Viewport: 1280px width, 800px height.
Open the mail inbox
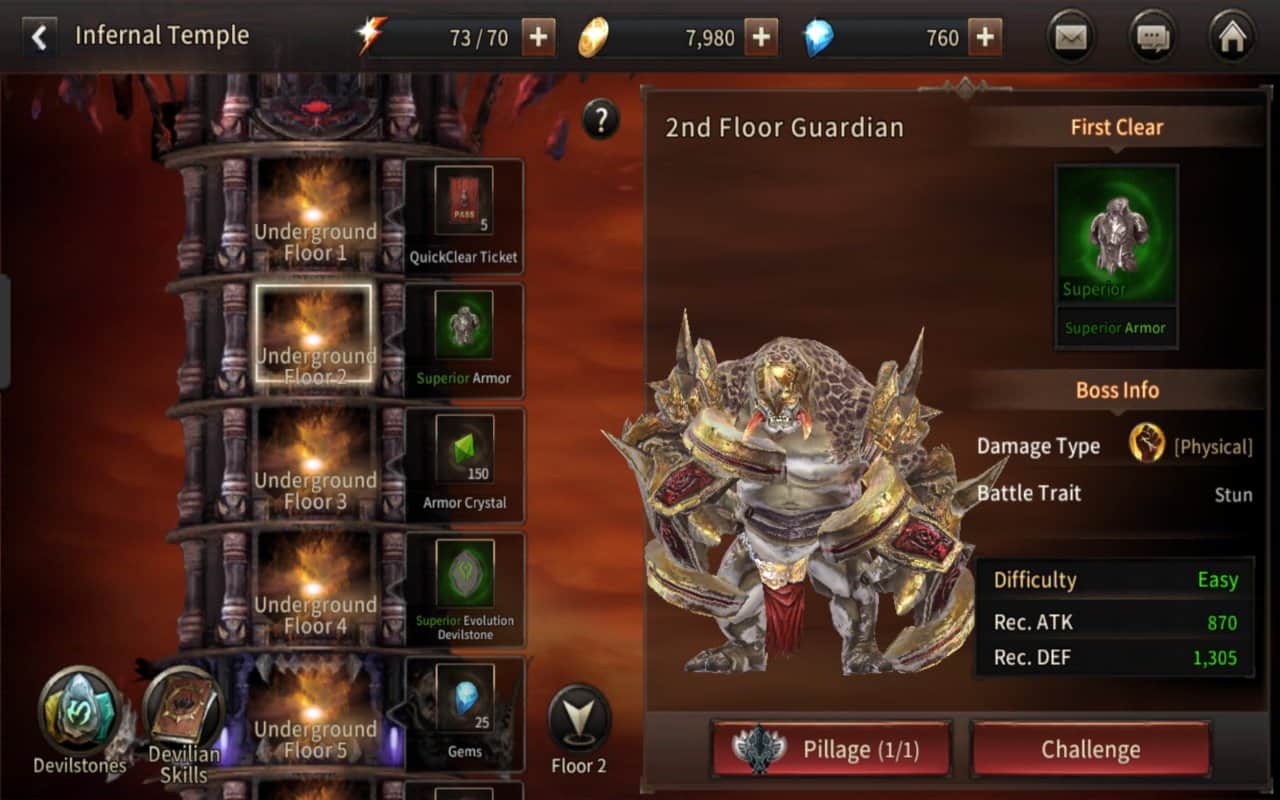pos(1071,38)
